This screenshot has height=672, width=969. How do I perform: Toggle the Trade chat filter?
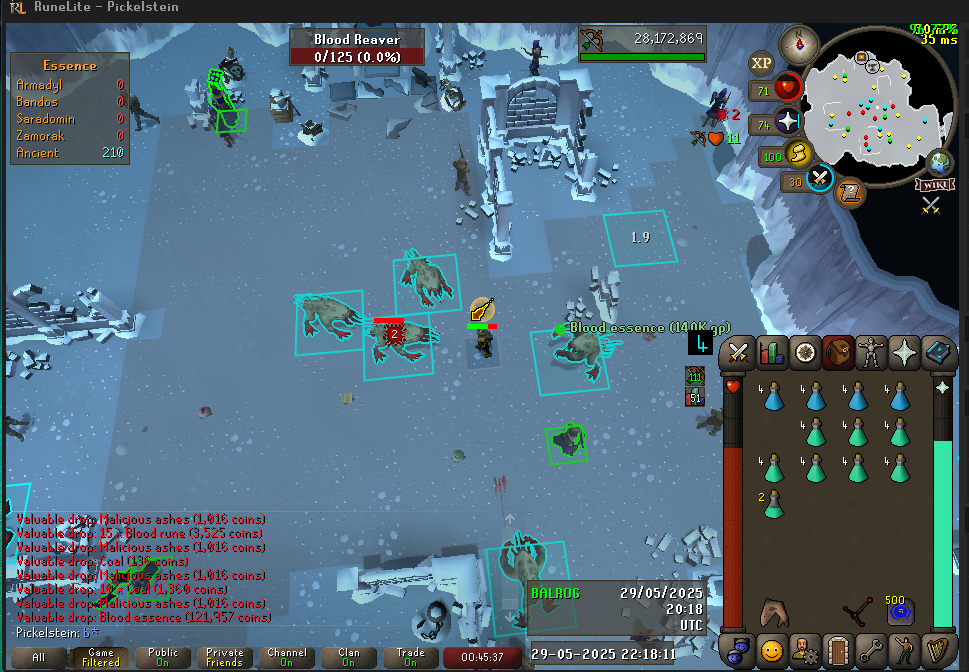coord(410,657)
